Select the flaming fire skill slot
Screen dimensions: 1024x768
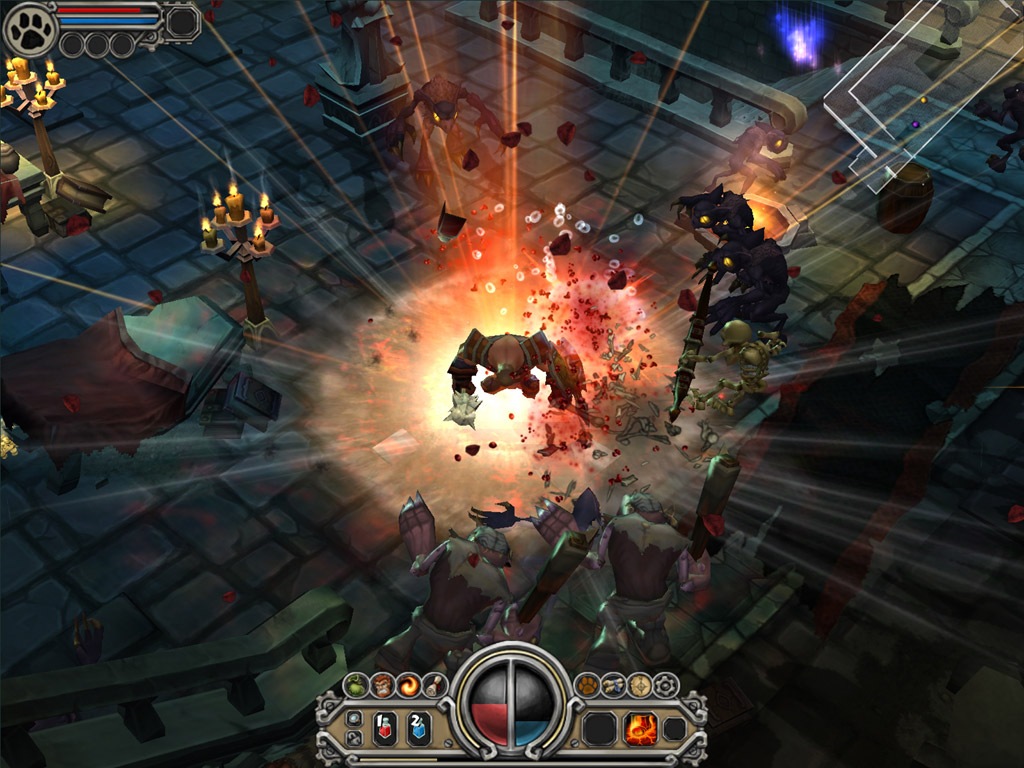pyautogui.click(x=640, y=728)
